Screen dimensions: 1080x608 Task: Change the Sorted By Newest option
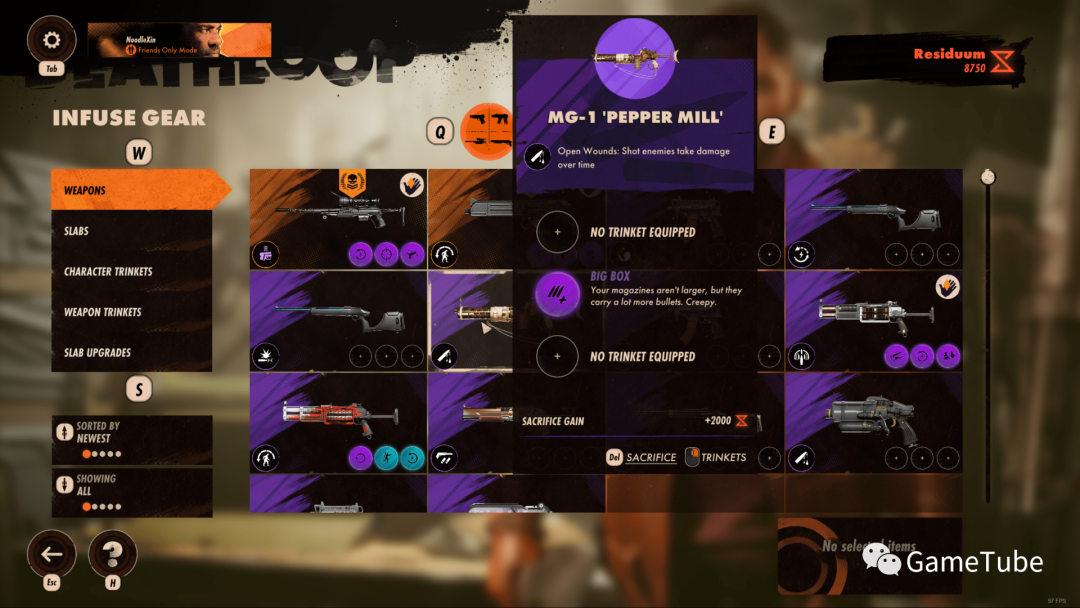(x=132, y=440)
